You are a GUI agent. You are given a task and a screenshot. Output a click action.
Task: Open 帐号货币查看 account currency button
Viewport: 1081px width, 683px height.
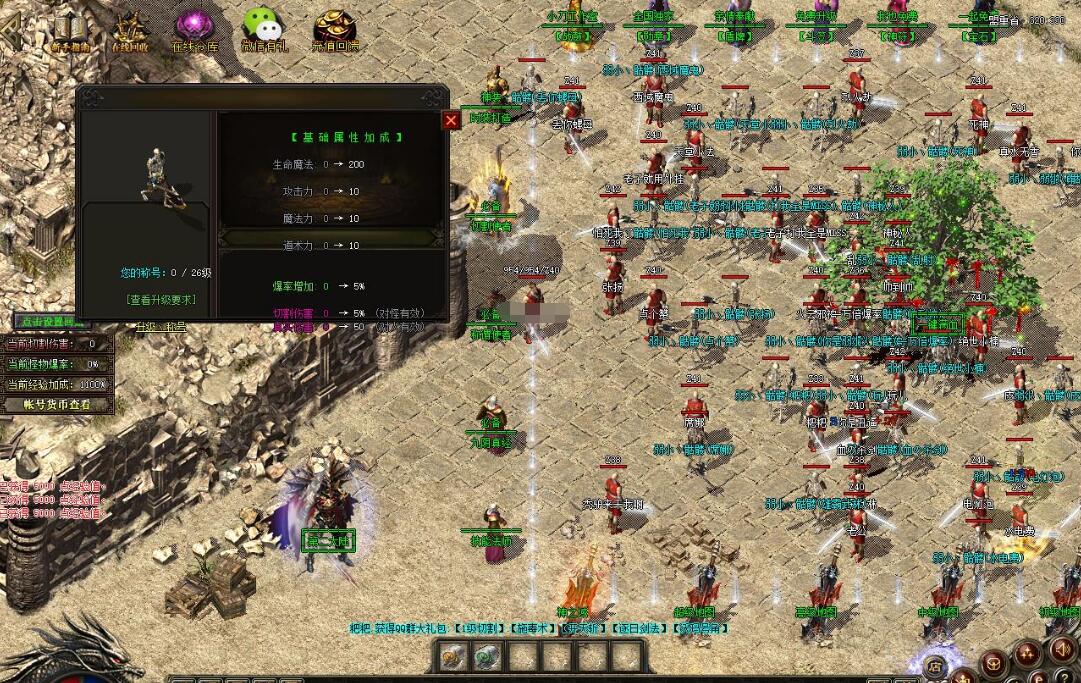[x=57, y=405]
